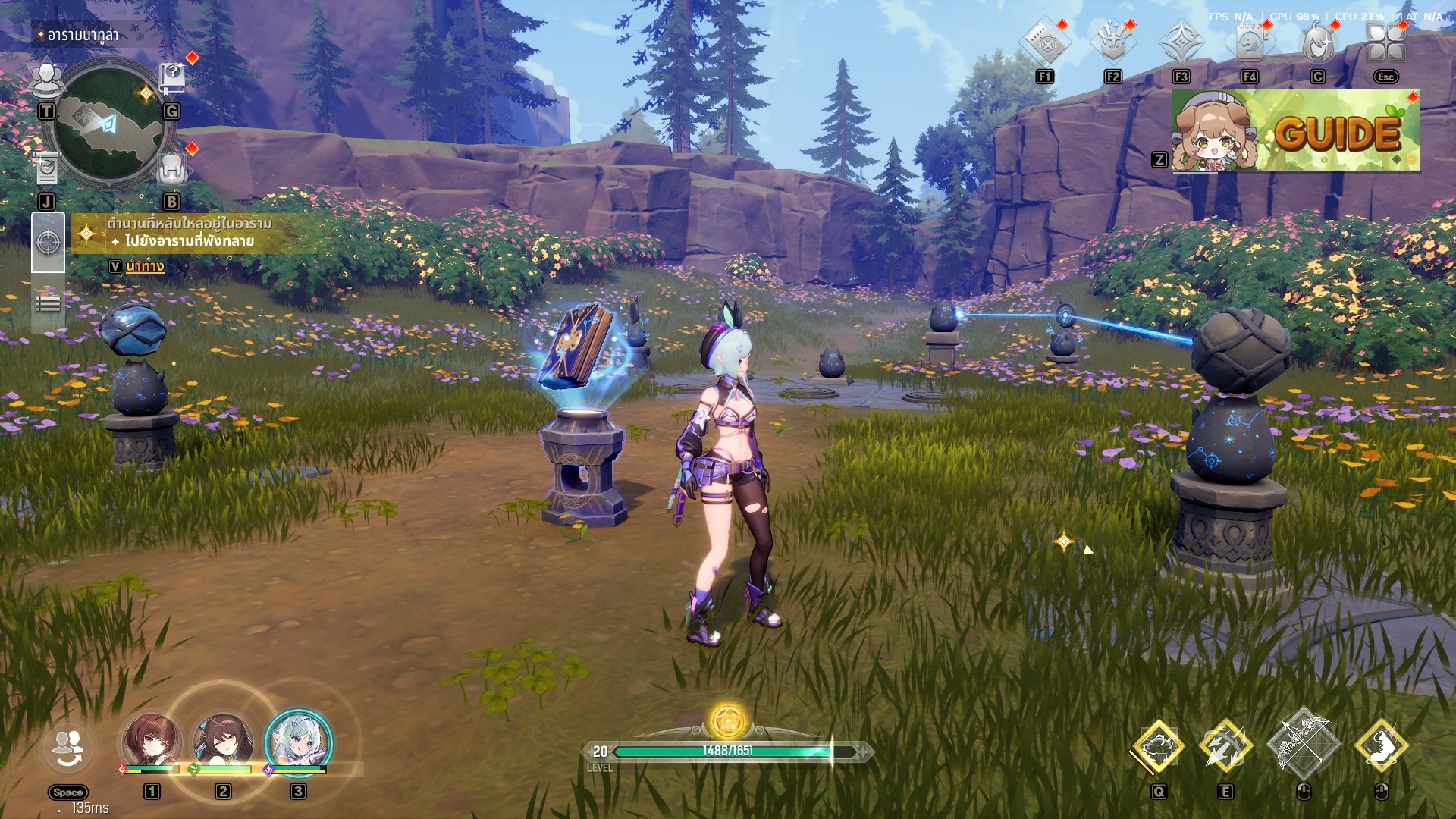Open the friends silhouette icon
Viewport: 1456px width, 819px height.
[x=47, y=78]
